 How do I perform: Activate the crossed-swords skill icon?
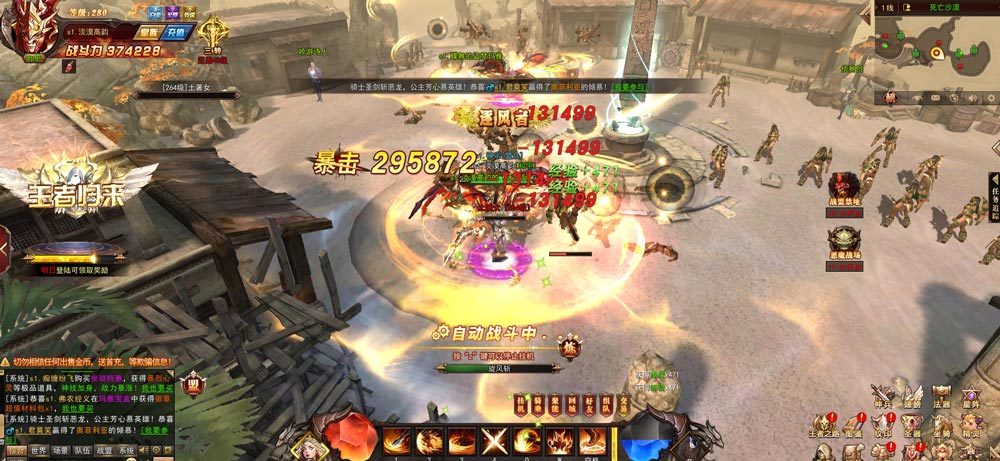tap(494, 440)
